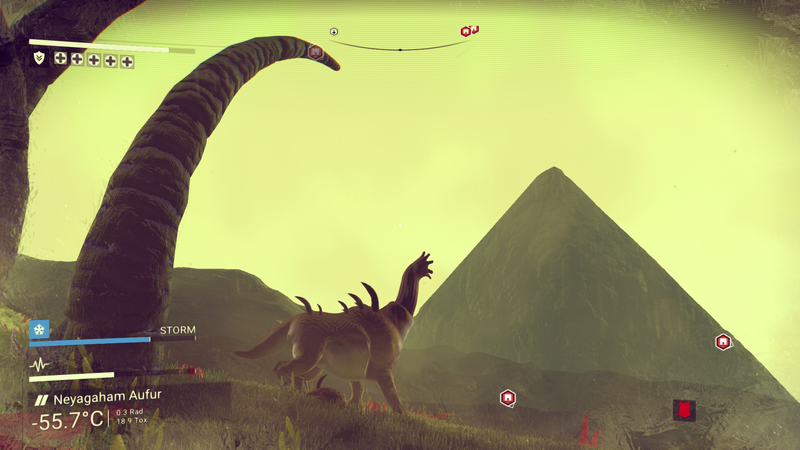Image resolution: width=800 pixels, height=450 pixels.
Task: Click the red shelter markers on the compass
Action: pyautogui.click(x=469, y=31)
